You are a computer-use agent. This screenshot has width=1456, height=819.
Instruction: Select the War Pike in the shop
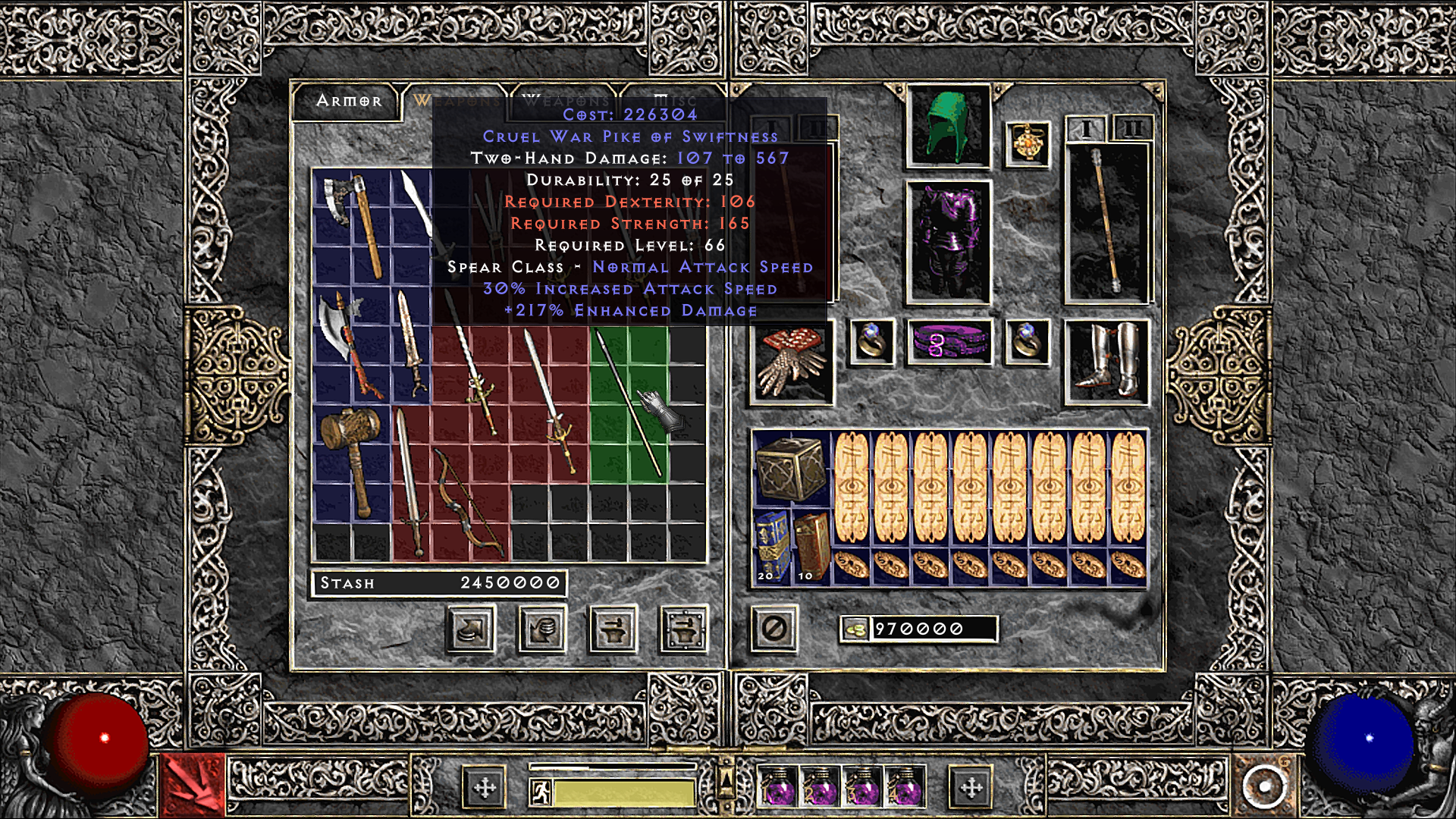629,403
